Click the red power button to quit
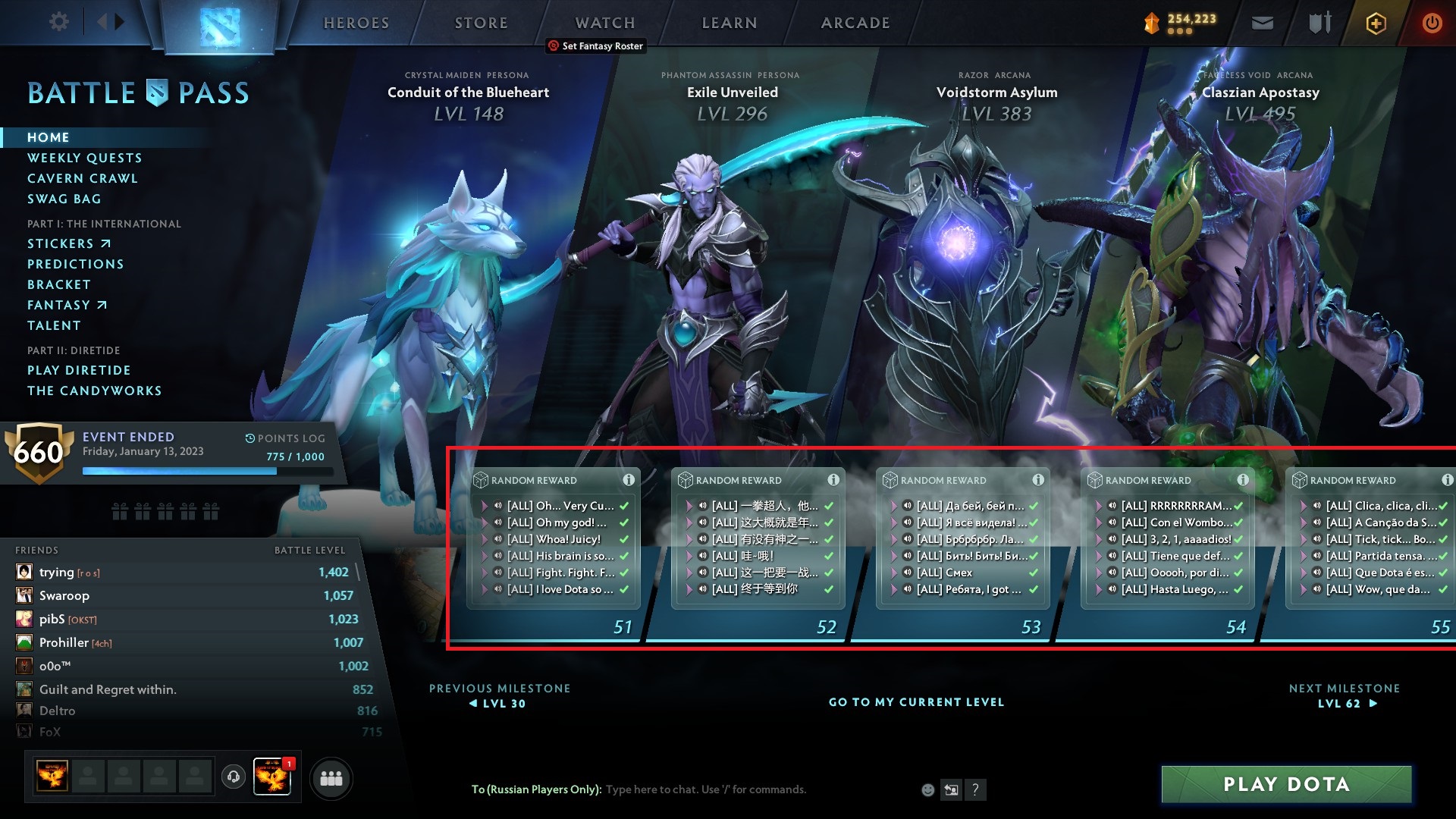 click(x=1432, y=23)
